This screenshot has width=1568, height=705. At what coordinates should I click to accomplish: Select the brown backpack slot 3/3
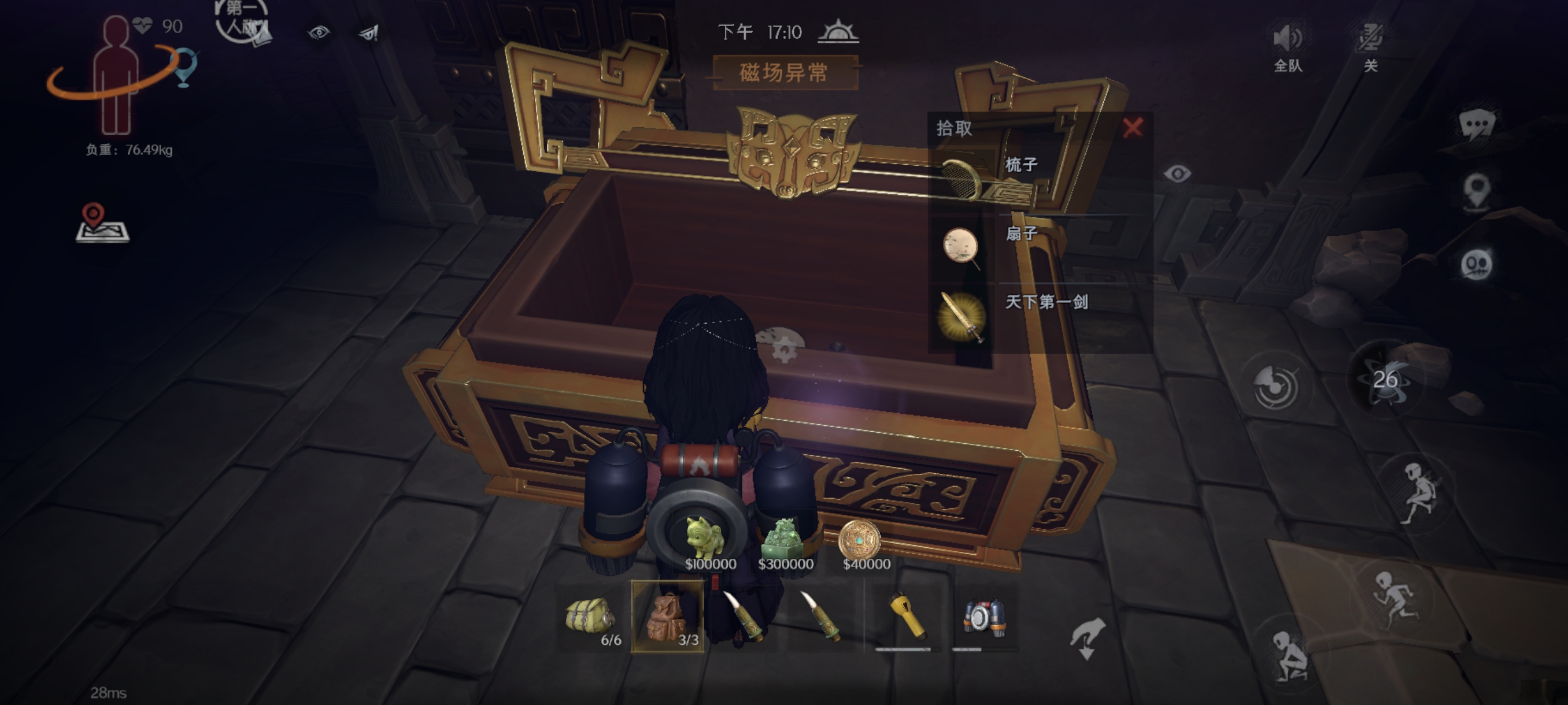[x=667, y=617]
